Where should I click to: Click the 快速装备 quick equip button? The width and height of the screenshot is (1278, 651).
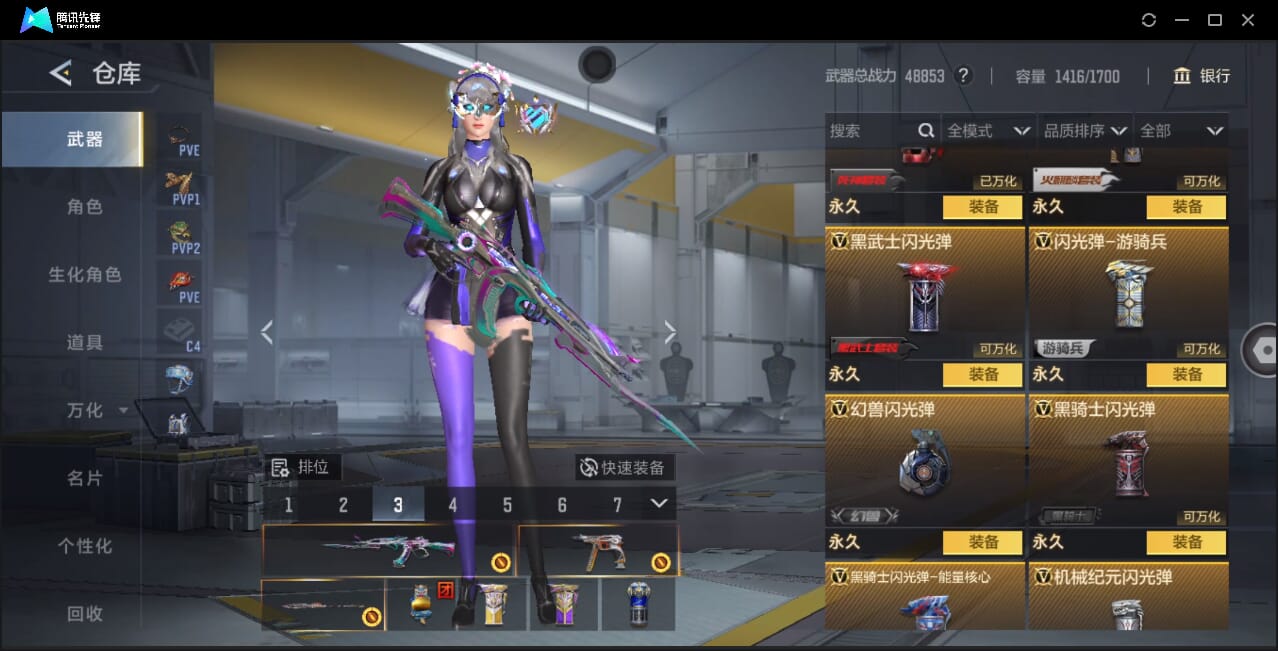pyautogui.click(x=625, y=467)
